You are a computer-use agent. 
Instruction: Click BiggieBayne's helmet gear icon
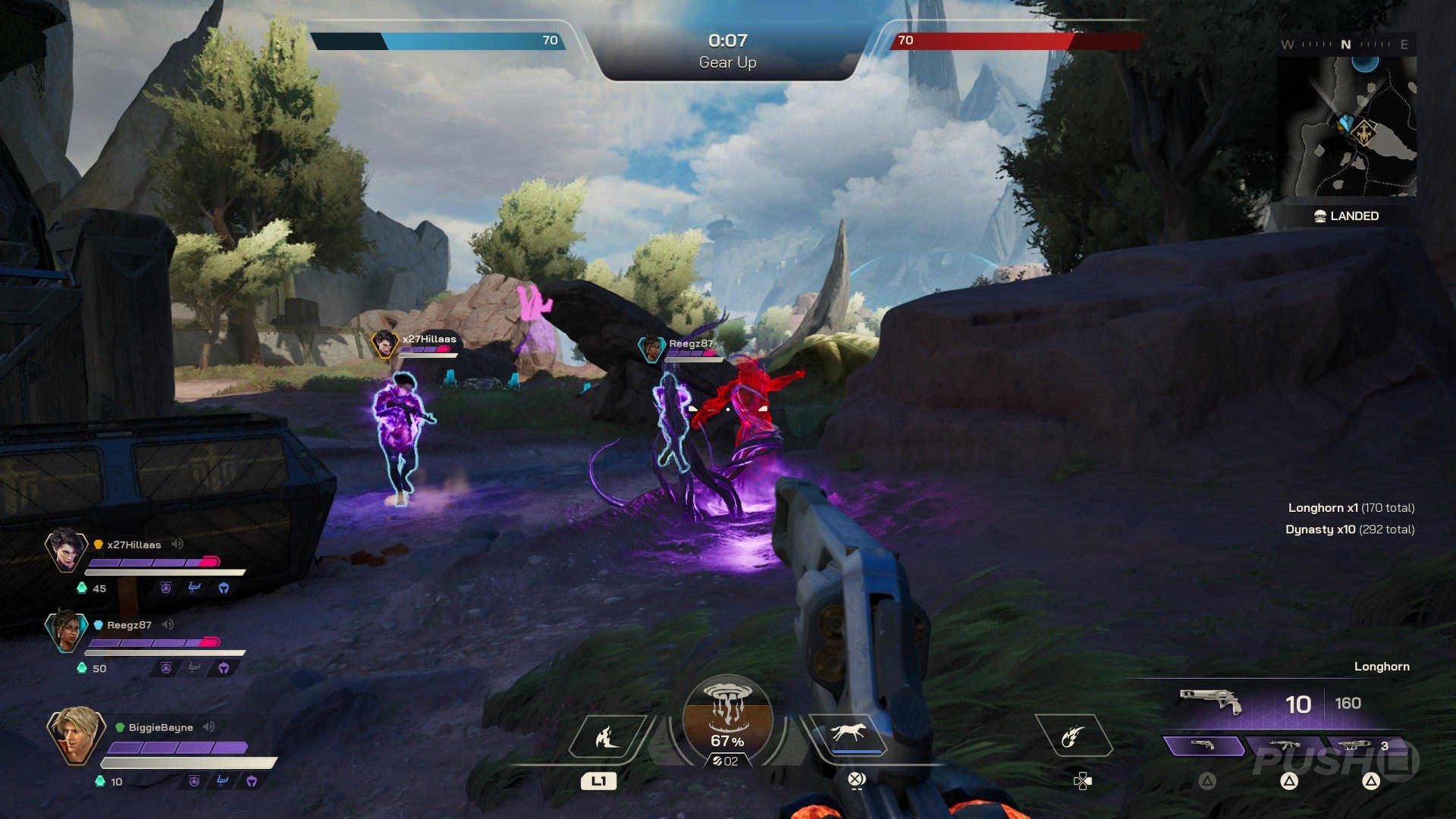252,781
